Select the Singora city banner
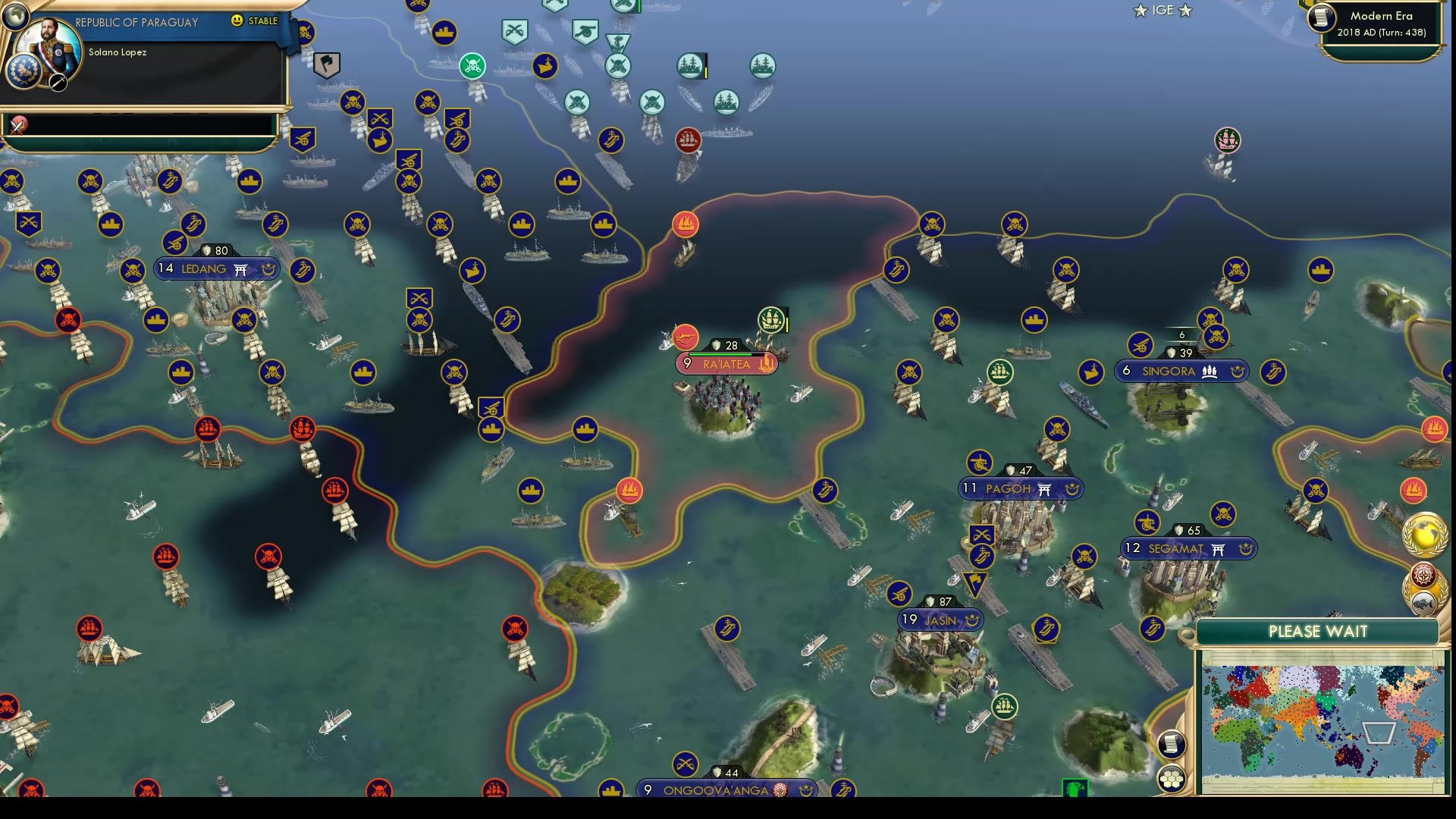The image size is (1456, 819). click(1180, 372)
